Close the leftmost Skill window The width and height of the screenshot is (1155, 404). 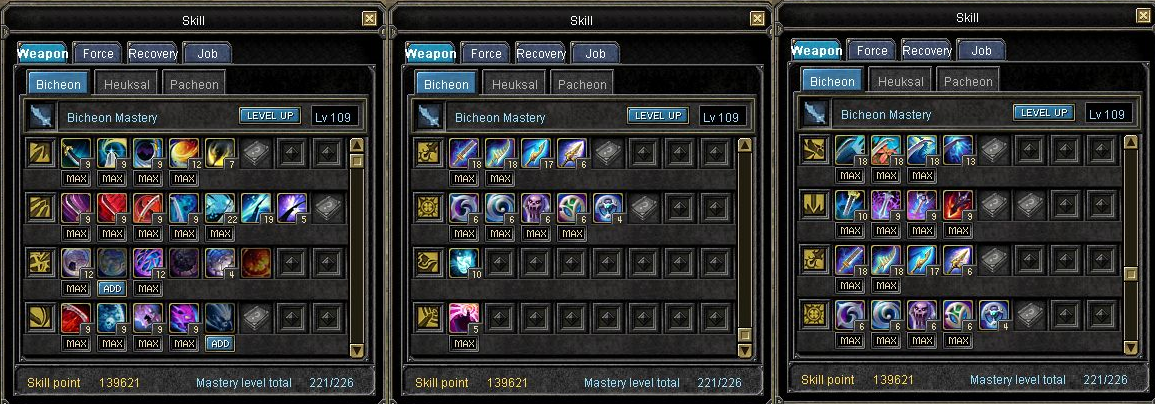(x=370, y=18)
